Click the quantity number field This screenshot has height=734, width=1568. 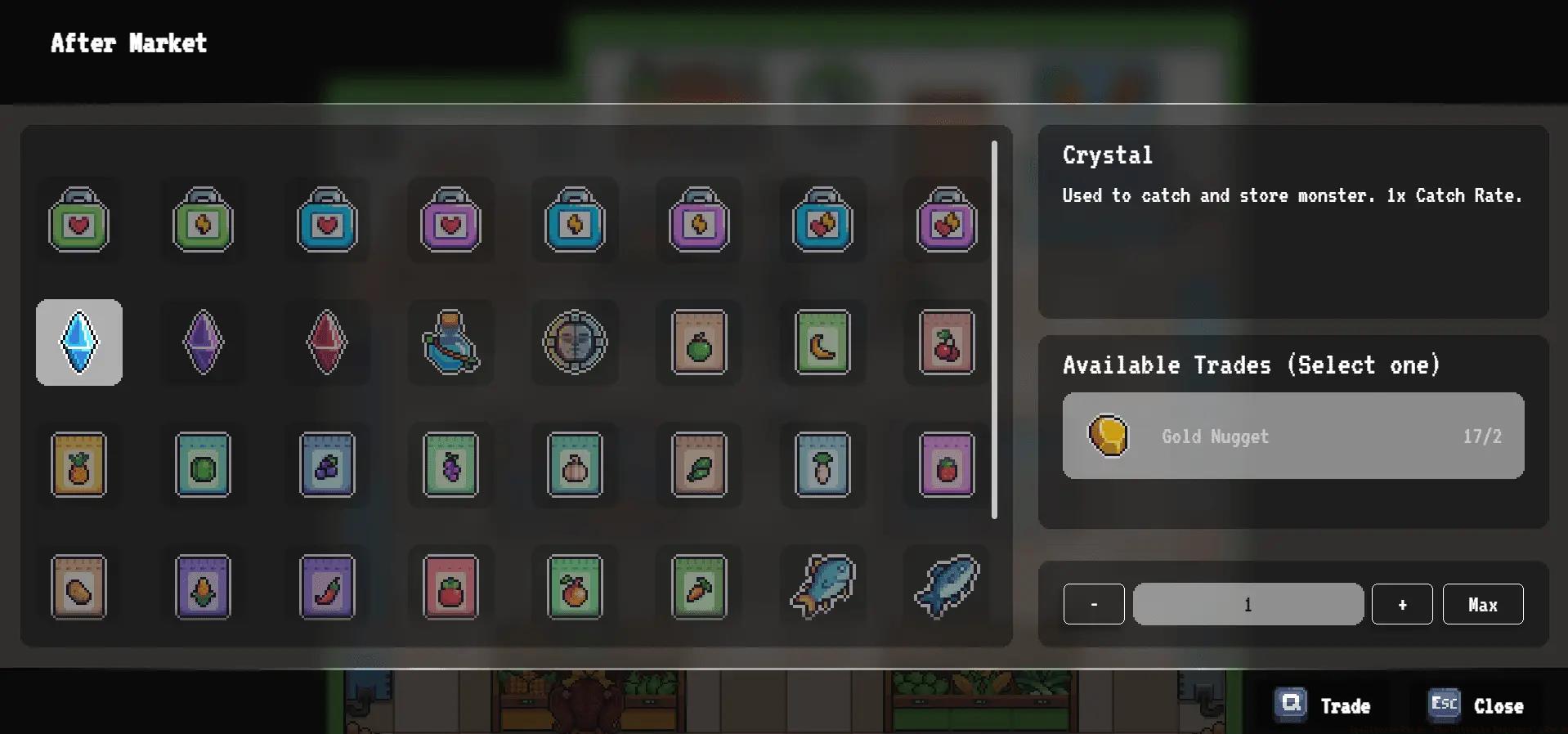(x=1248, y=604)
